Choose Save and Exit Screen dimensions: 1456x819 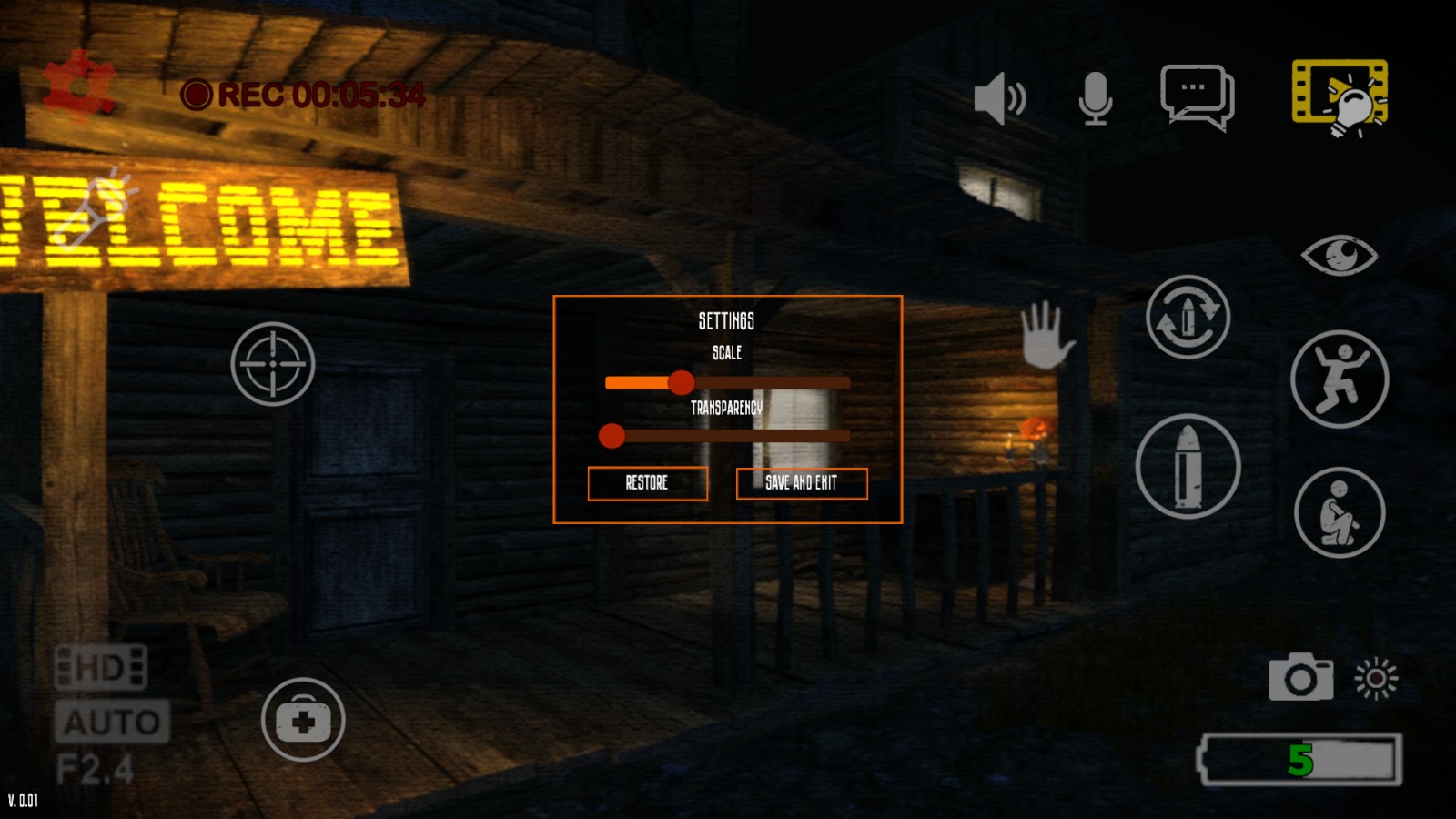(x=801, y=483)
